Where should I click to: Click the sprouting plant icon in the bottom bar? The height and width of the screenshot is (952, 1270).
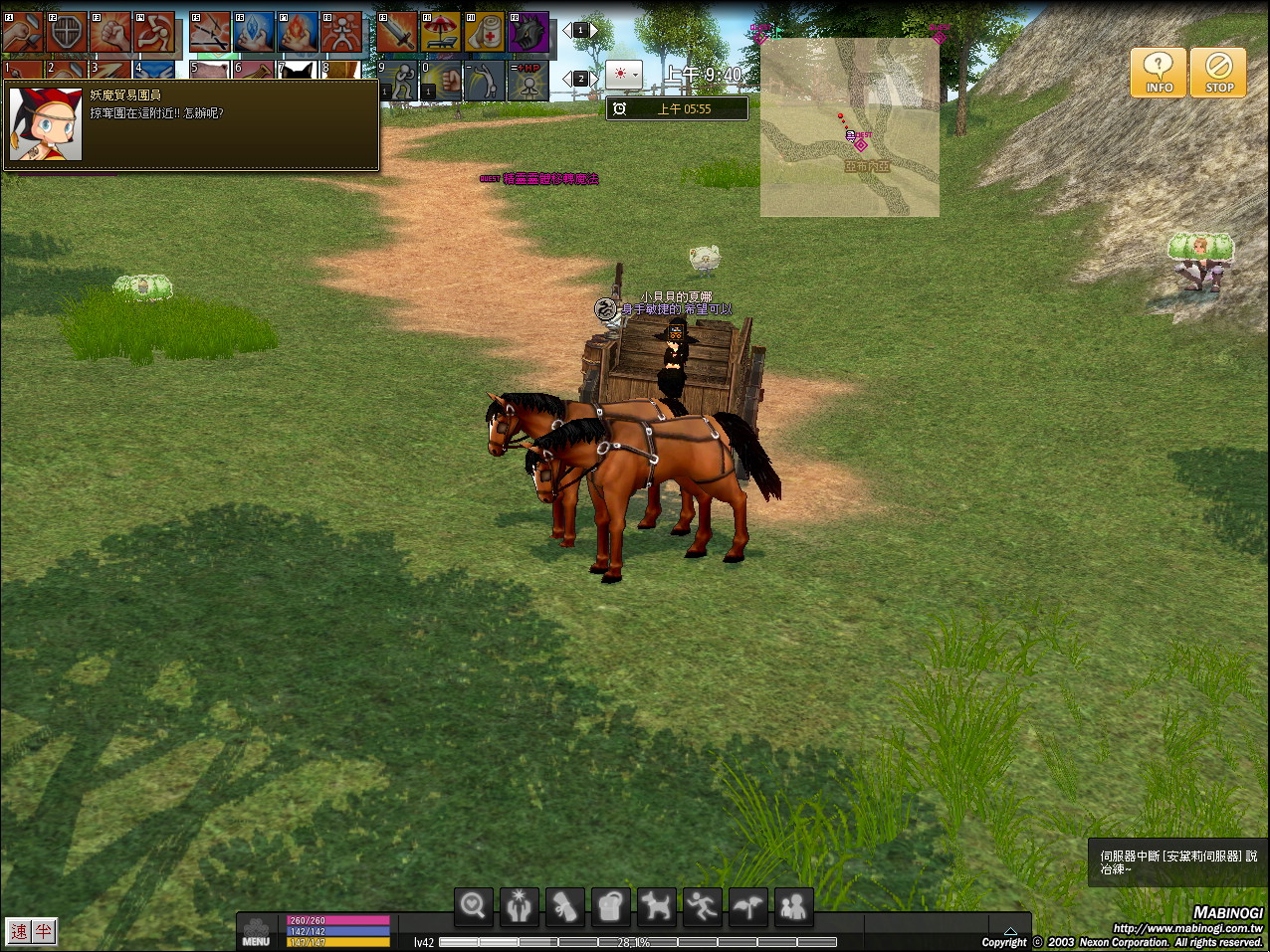coord(747,906)
